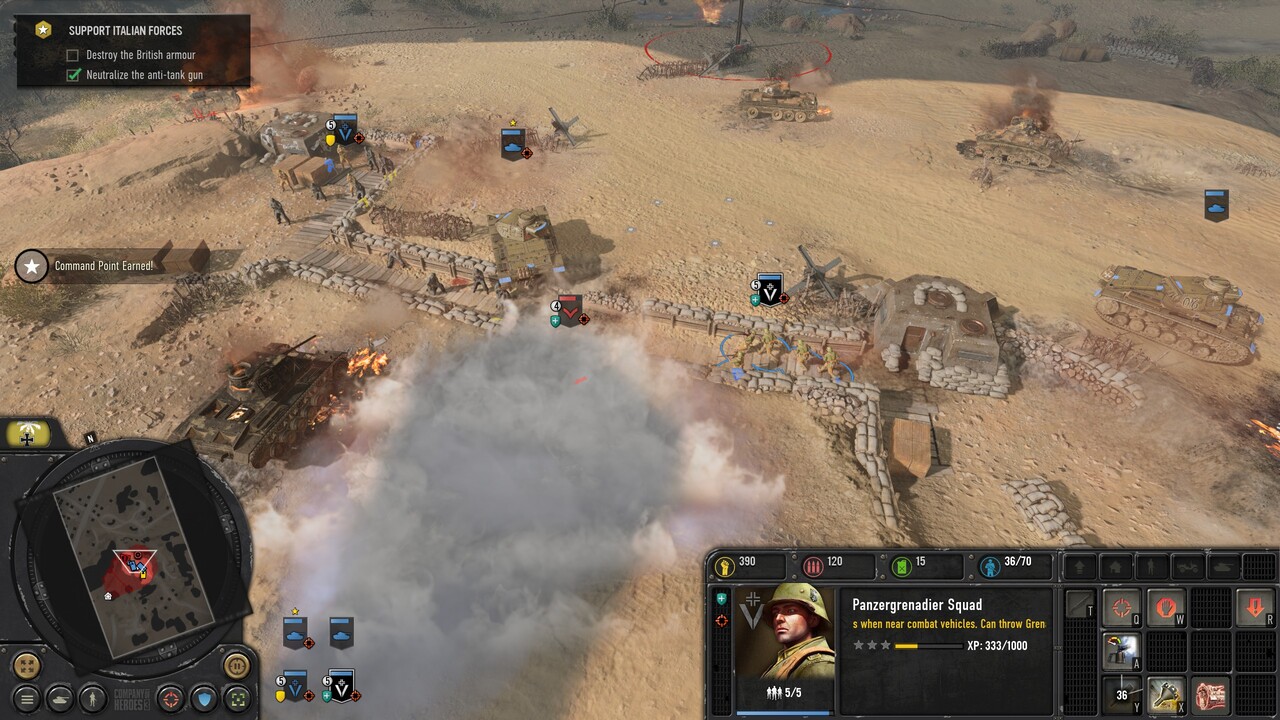
Task: Click the blue shield button under the minimap
Action: pos(204,698)
